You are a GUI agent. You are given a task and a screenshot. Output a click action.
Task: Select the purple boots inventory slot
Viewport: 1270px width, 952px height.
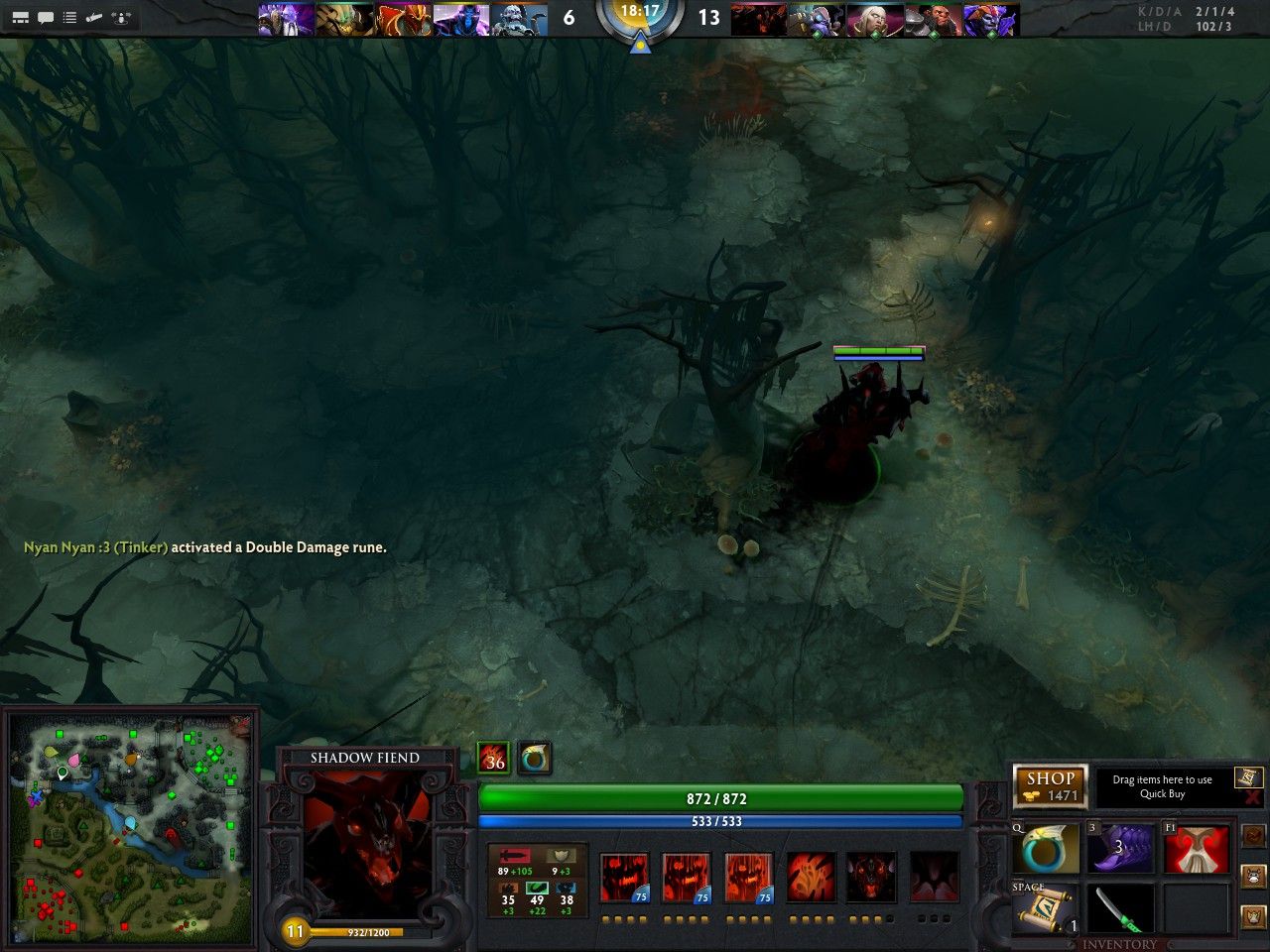coord(1119,848)
